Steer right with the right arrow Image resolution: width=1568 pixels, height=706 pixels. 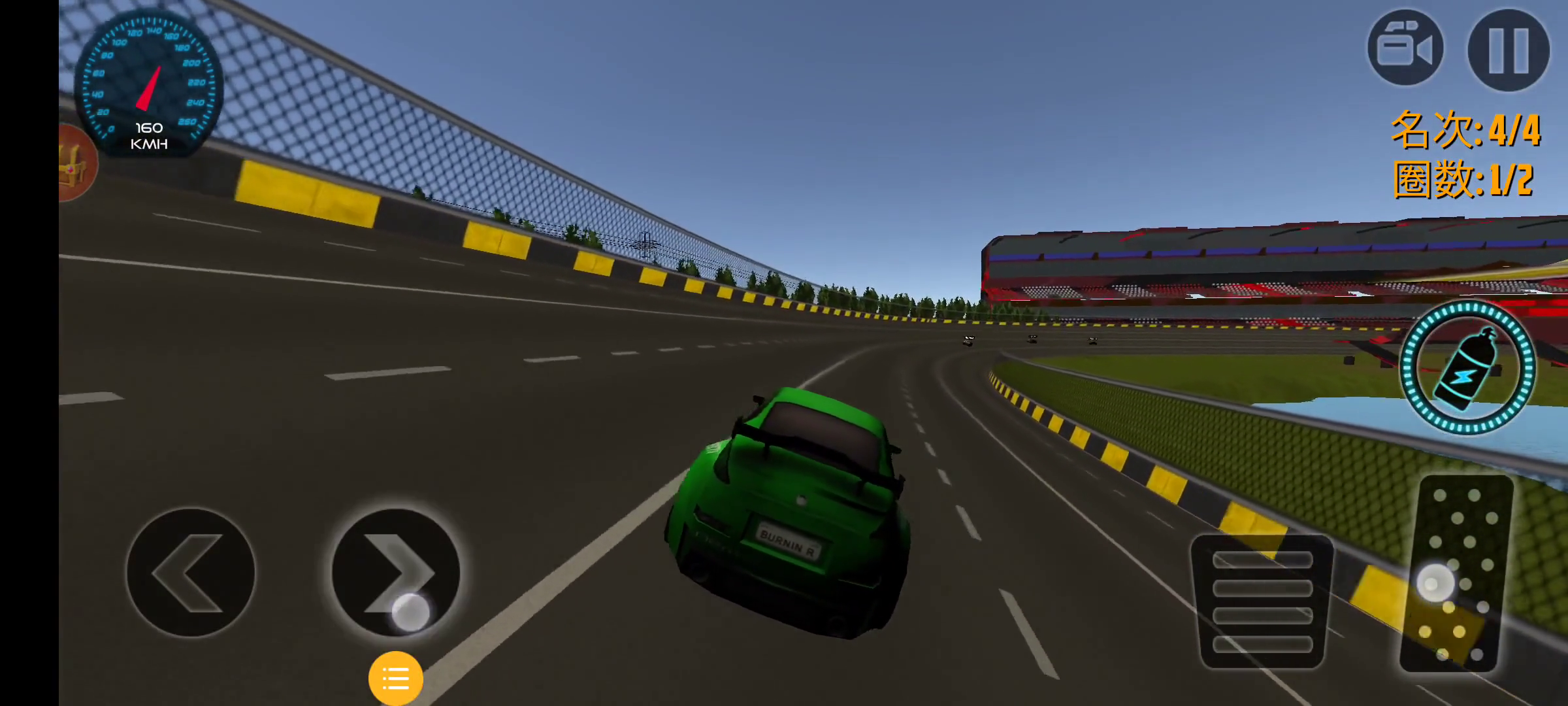(396, 573)
